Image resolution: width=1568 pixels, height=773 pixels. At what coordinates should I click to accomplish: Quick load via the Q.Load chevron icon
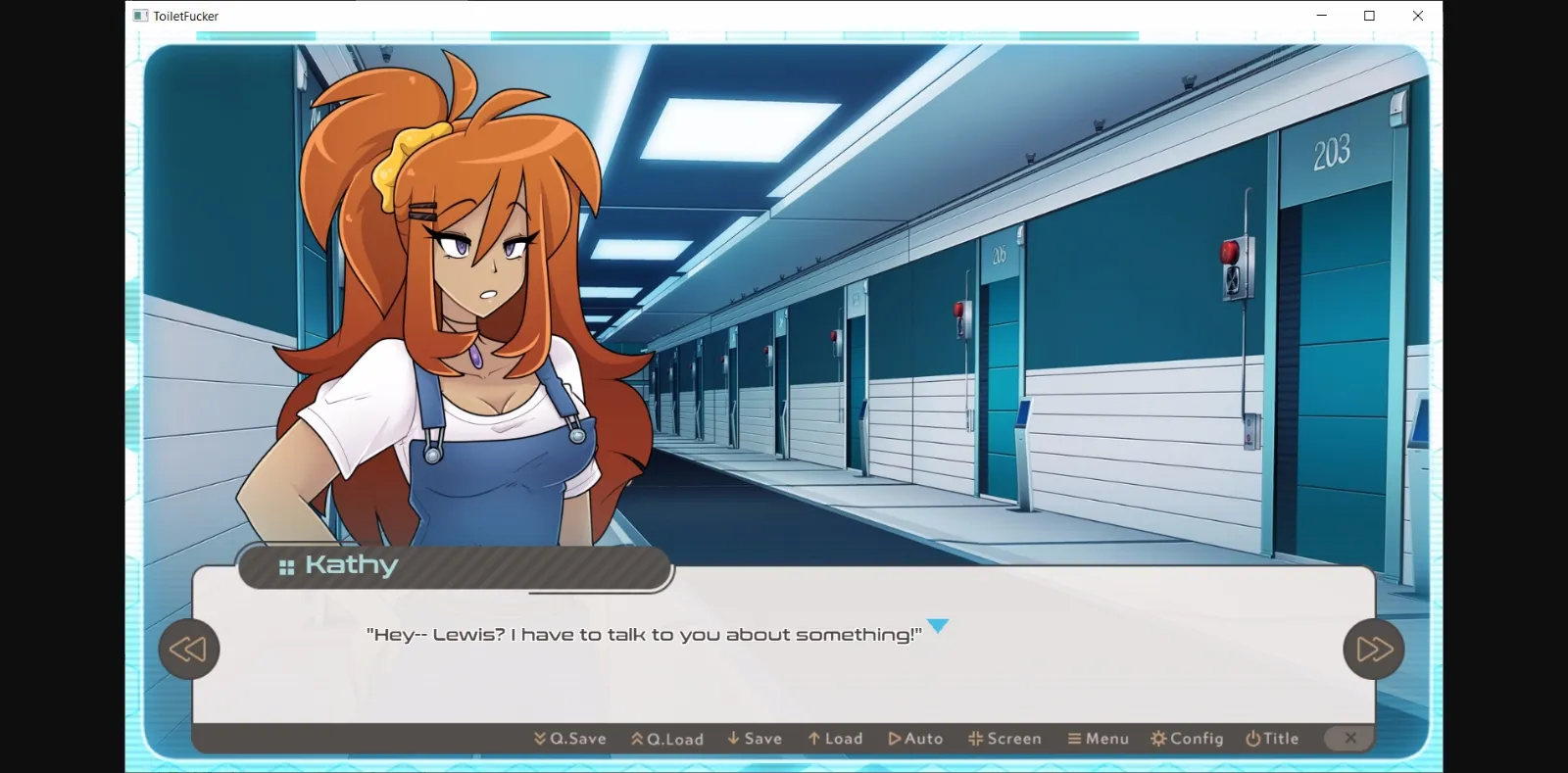[637, 739]
